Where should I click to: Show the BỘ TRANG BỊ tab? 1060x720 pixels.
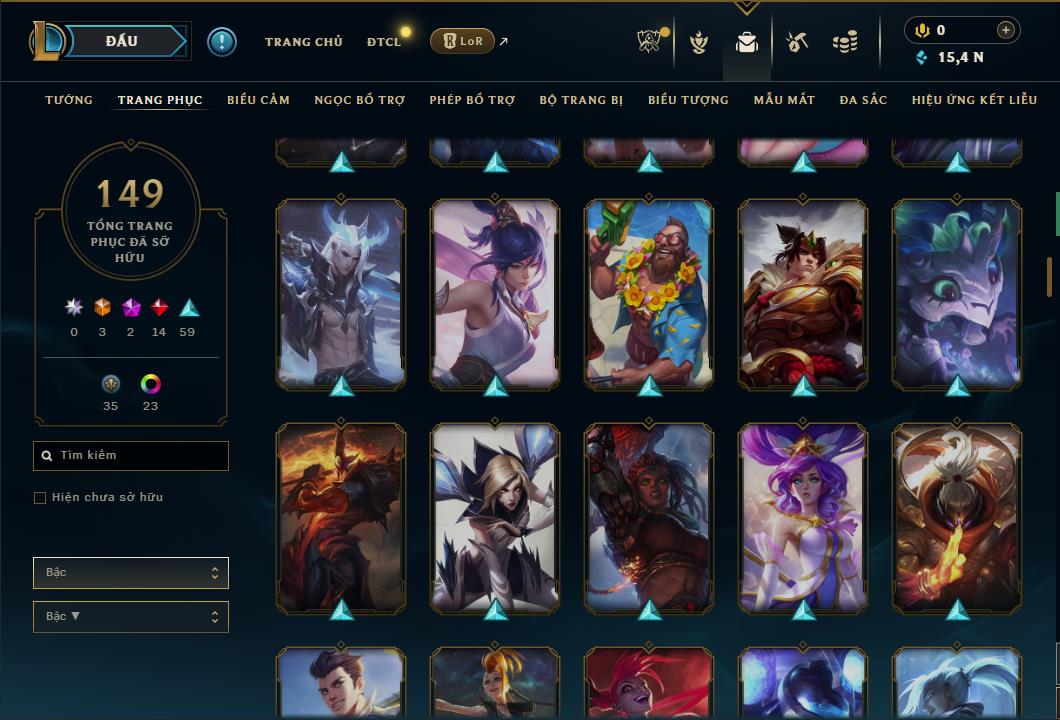[x=581, y=100]
